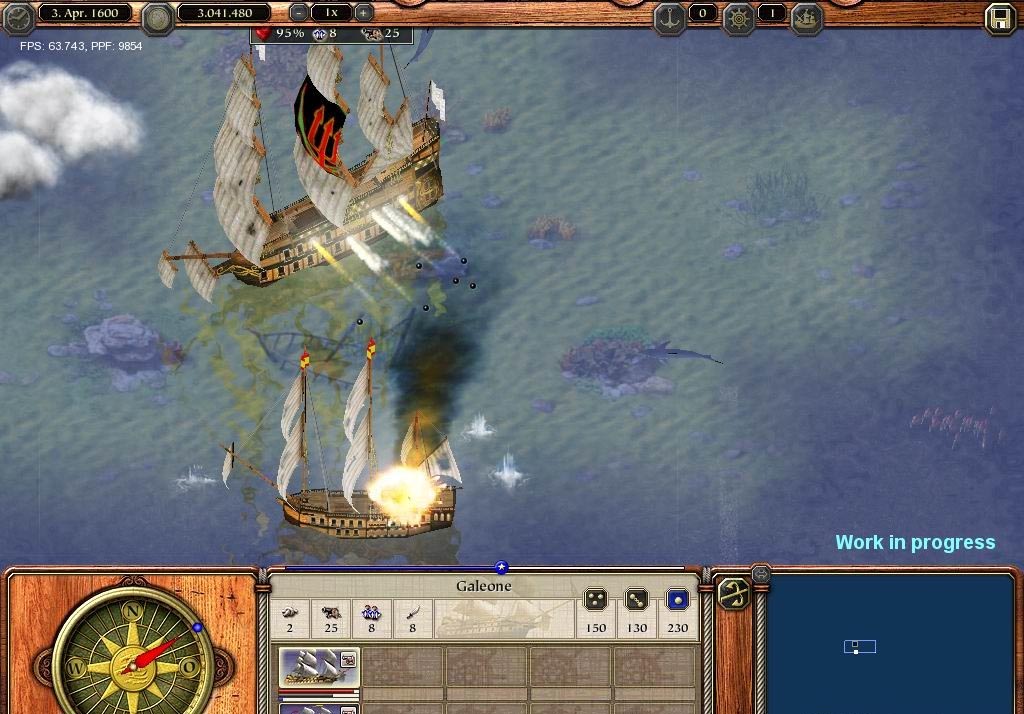Image resolution: width=1024 pixels, height=714 pixels.
Task: Click the anchor icon in the top bar
Action: tap(669, 16)
